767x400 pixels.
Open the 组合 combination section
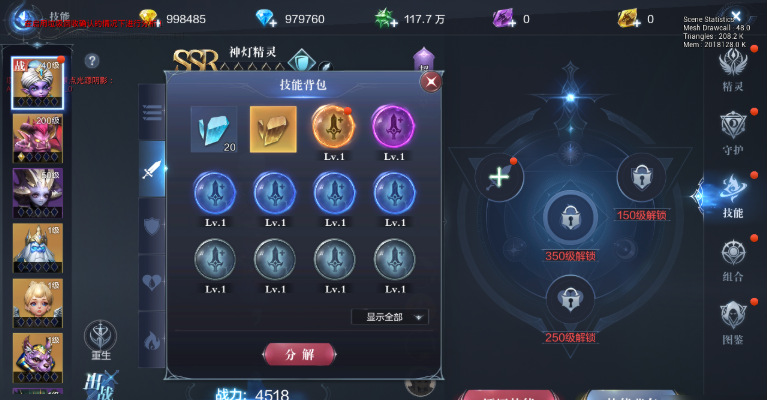click(x=733, y=259)
